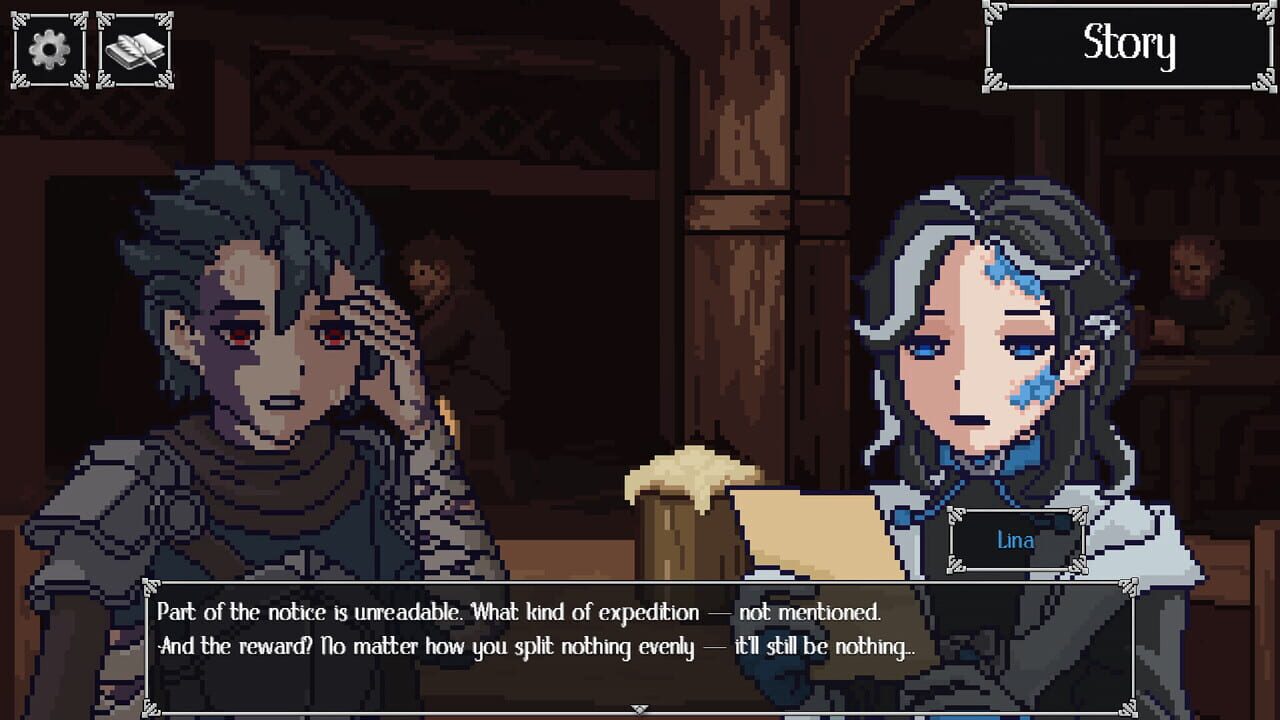Click the corner ornament of the dialogue frame
The height and width of the screenshot is (720, 1280).
(x=150, y=587)
